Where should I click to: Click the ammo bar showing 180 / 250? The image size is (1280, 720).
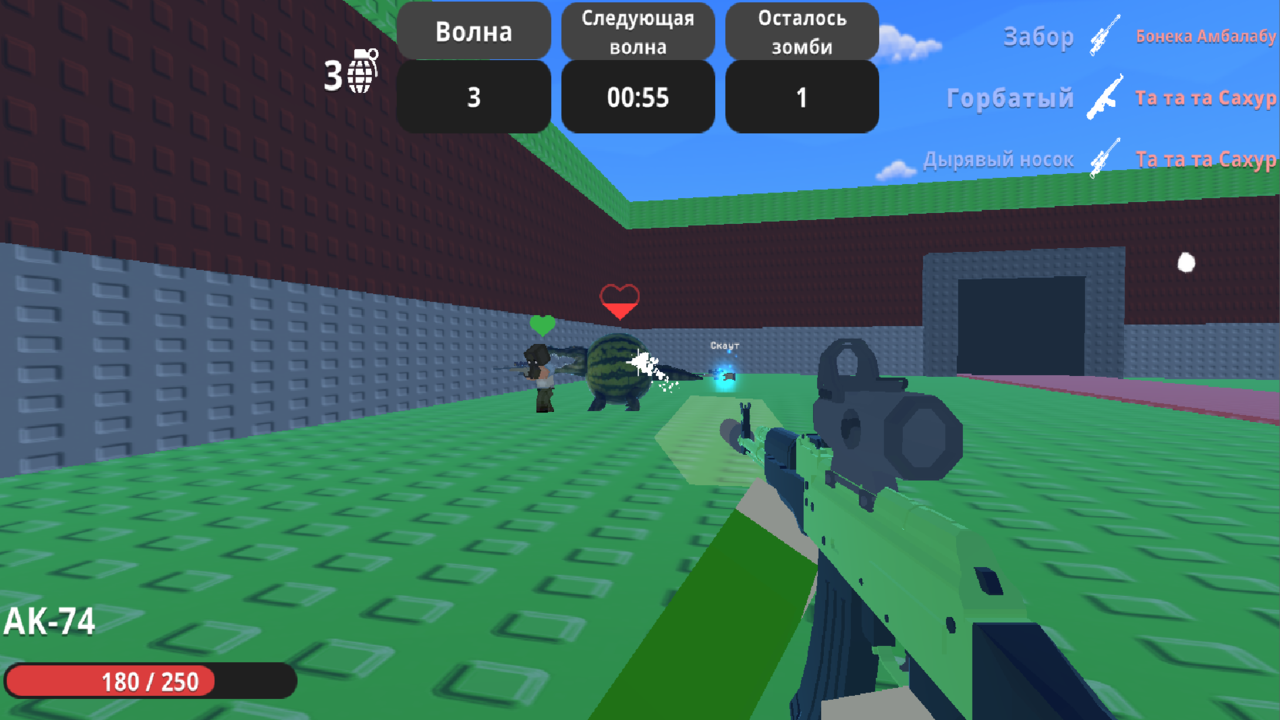click(x=150, y=680)
